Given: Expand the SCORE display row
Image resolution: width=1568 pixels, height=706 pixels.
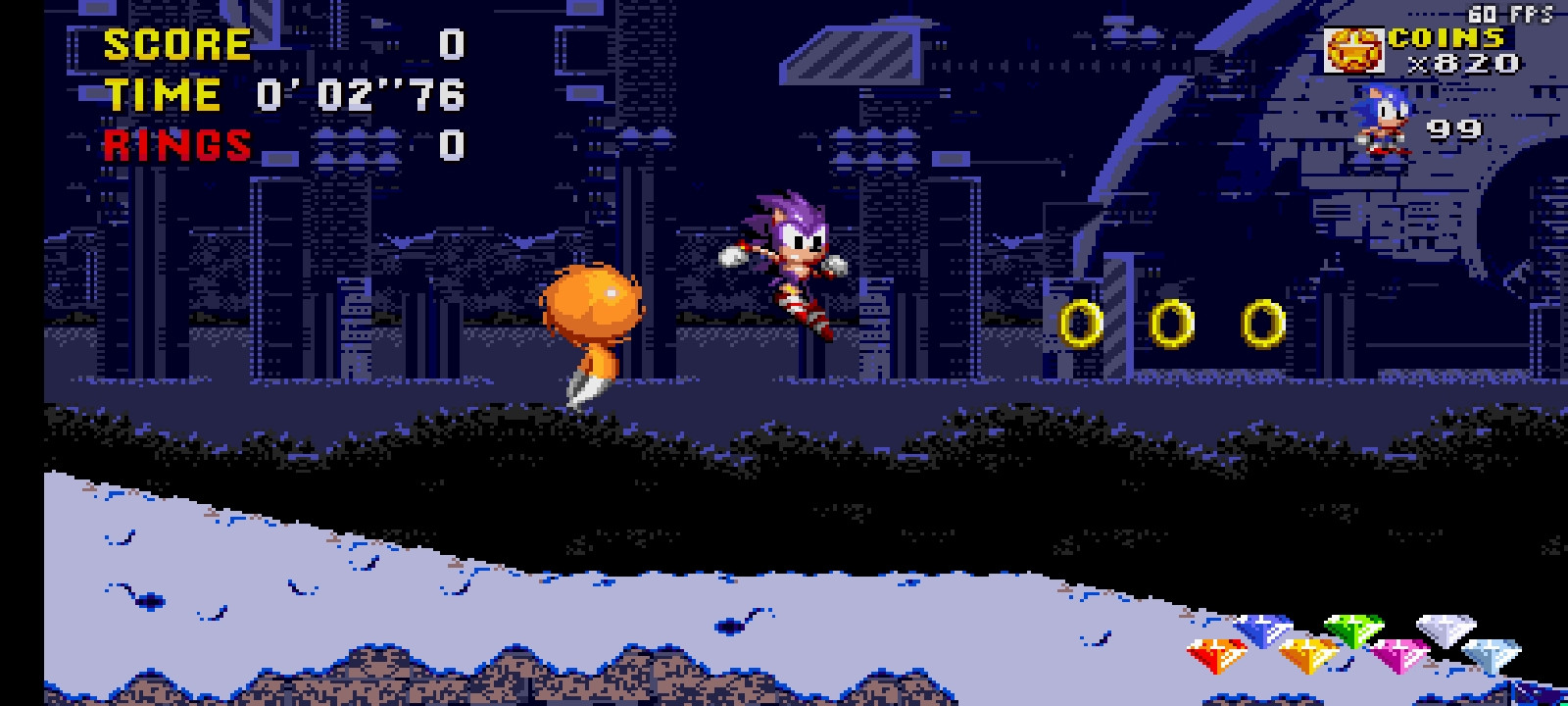Looking at the screenshot, I should pos(274,44).
